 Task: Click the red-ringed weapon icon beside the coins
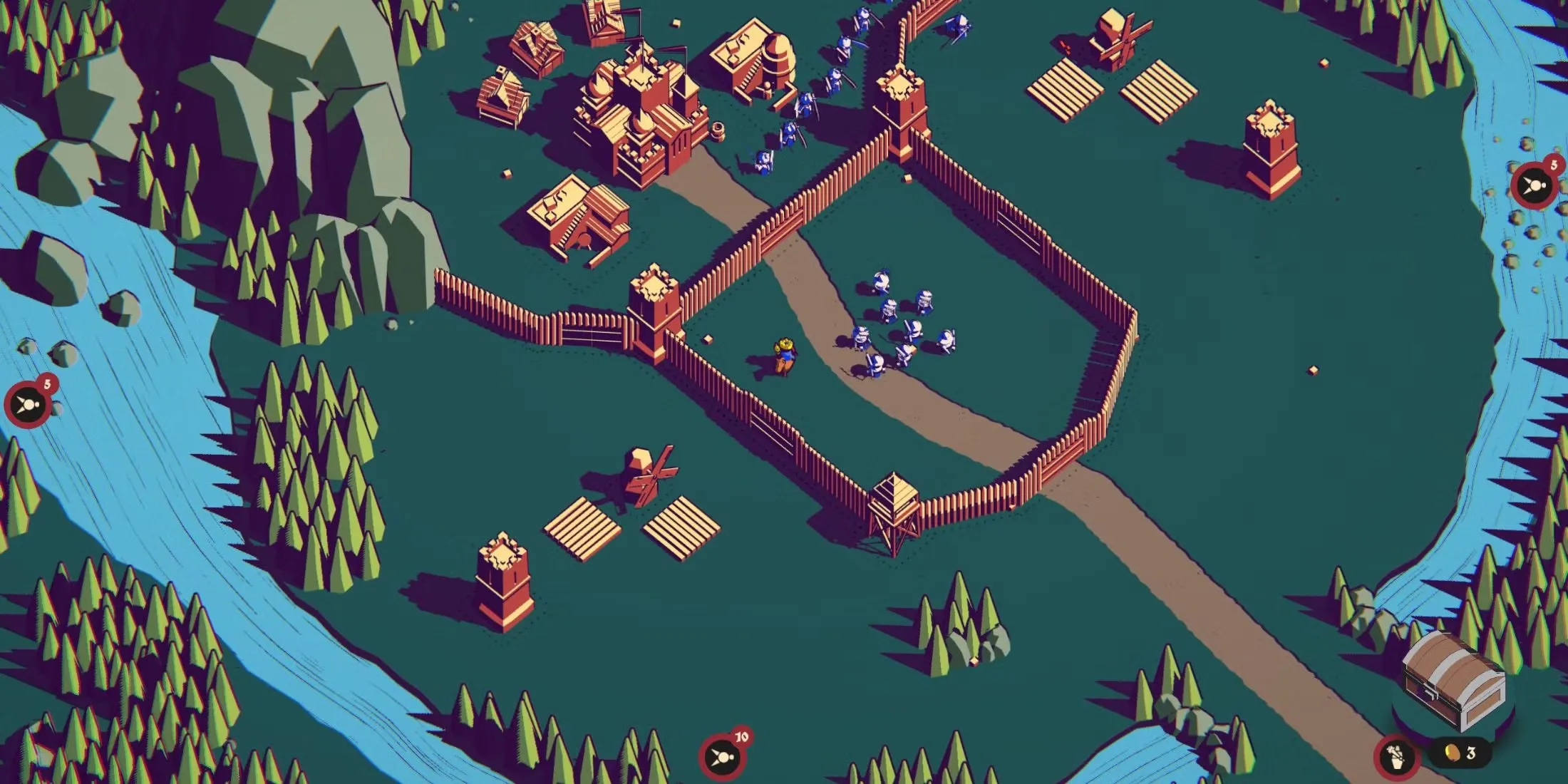point(1396,756)
